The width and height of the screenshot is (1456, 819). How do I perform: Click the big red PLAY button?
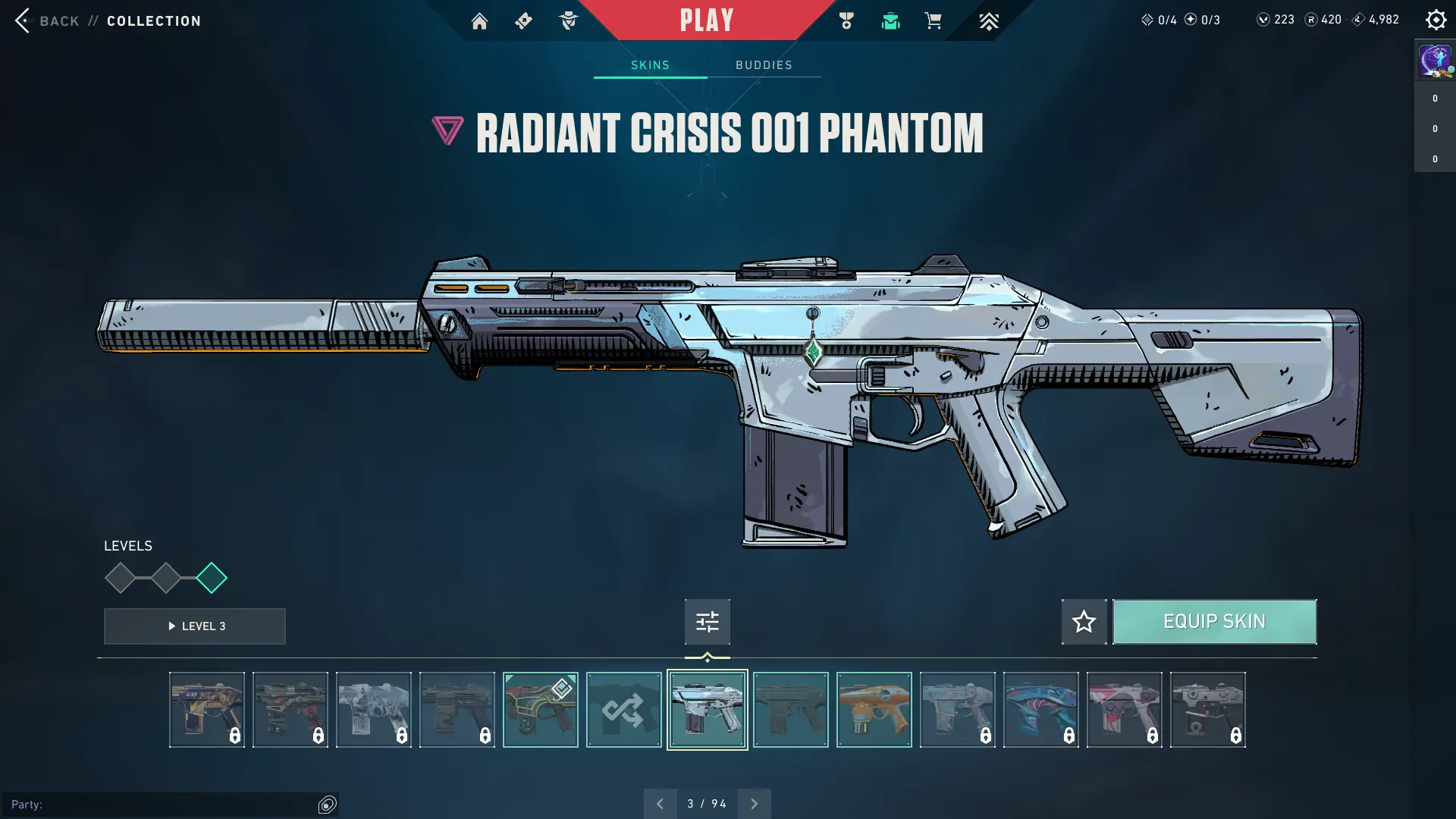[706, 20]
